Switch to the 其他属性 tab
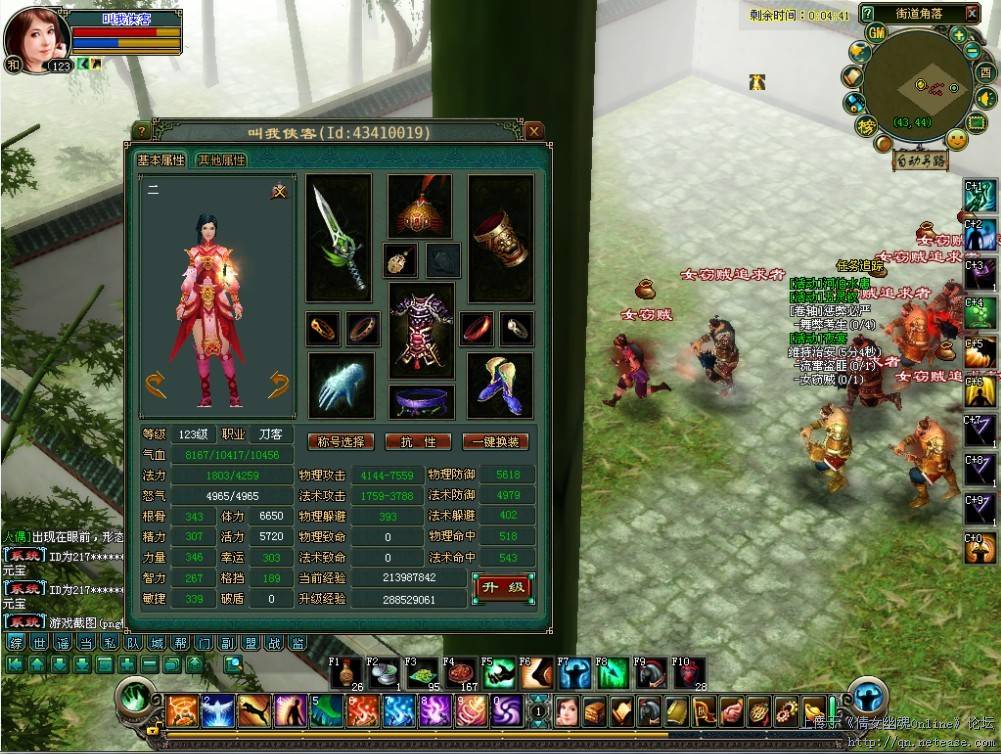The image size is (1001, 754). [x=220, y=160]
